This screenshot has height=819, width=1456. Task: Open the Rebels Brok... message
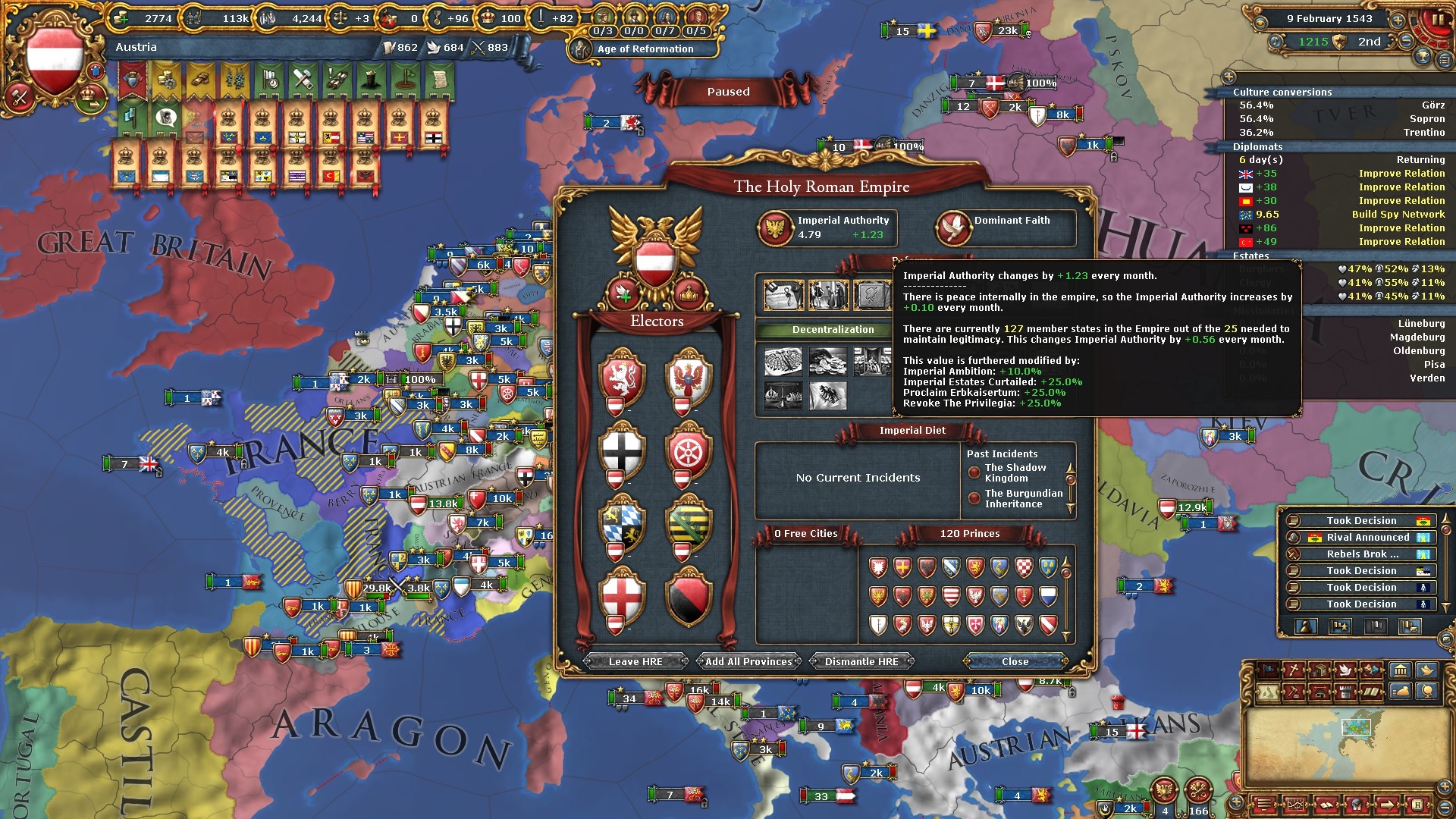pos(1362,554)
